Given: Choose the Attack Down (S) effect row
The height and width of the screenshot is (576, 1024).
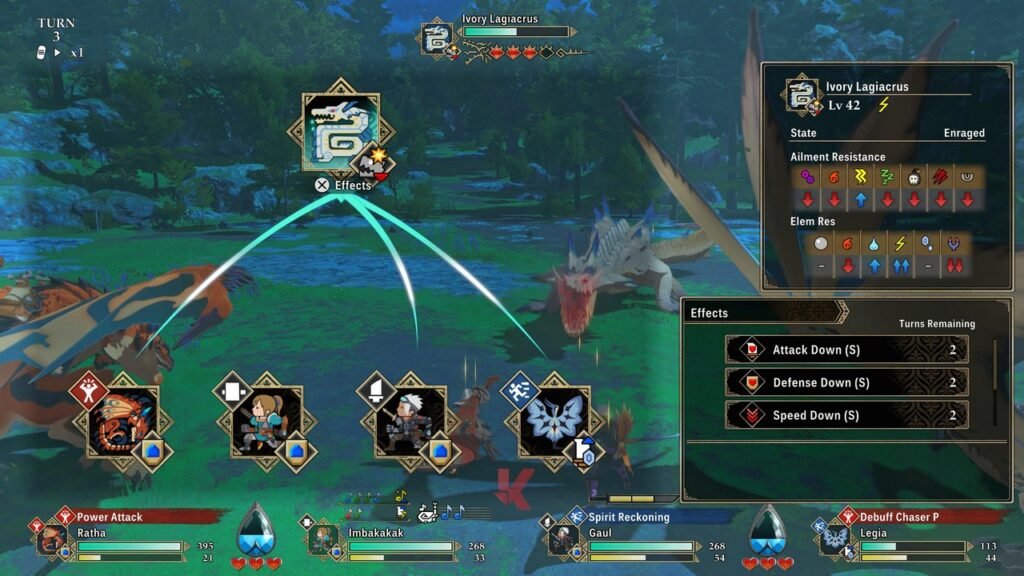Looking at the screenshot, I should pyautogui.click(x=846, y=350).
